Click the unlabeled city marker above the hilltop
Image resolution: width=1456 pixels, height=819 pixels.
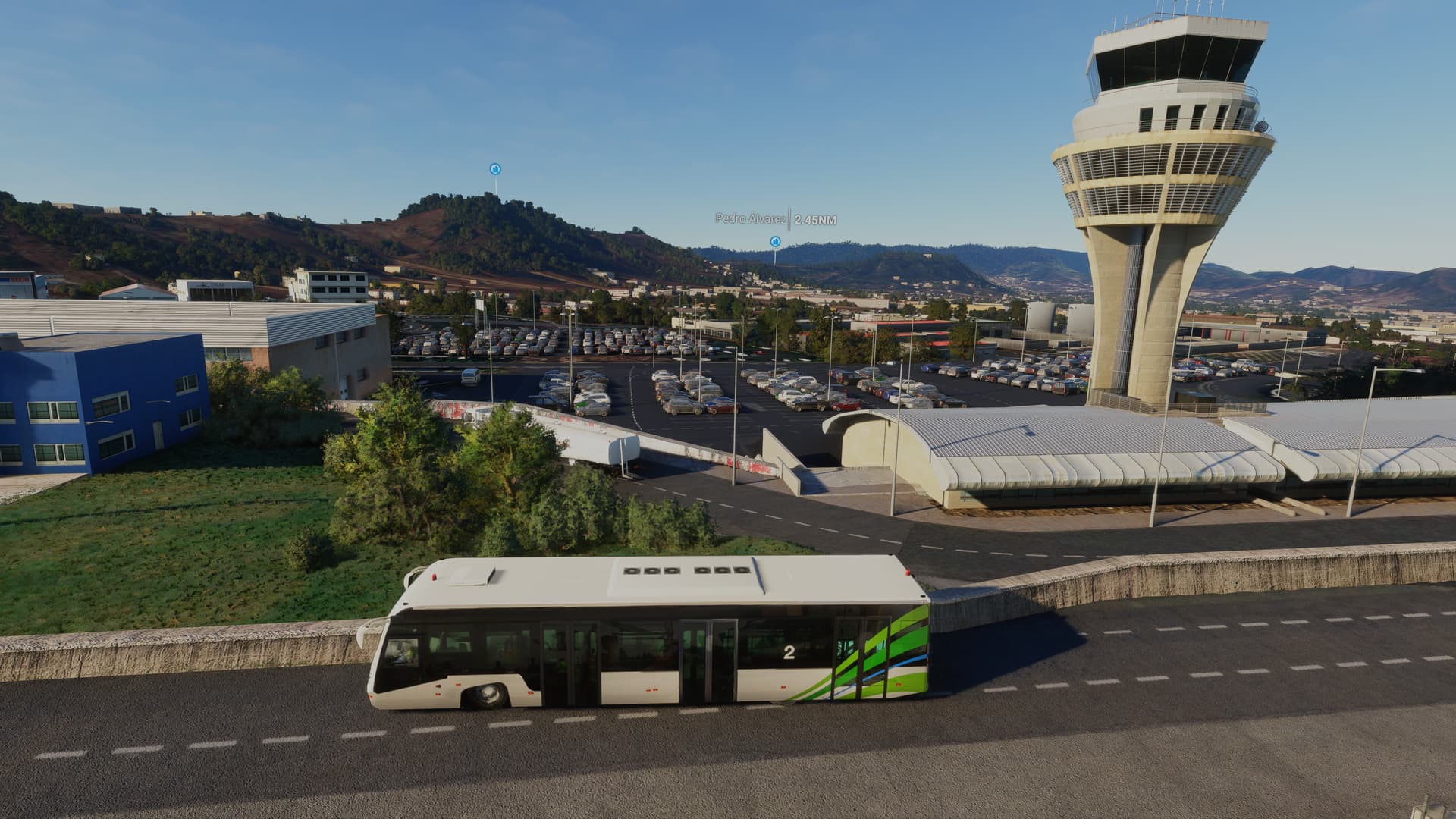(495, 168)
